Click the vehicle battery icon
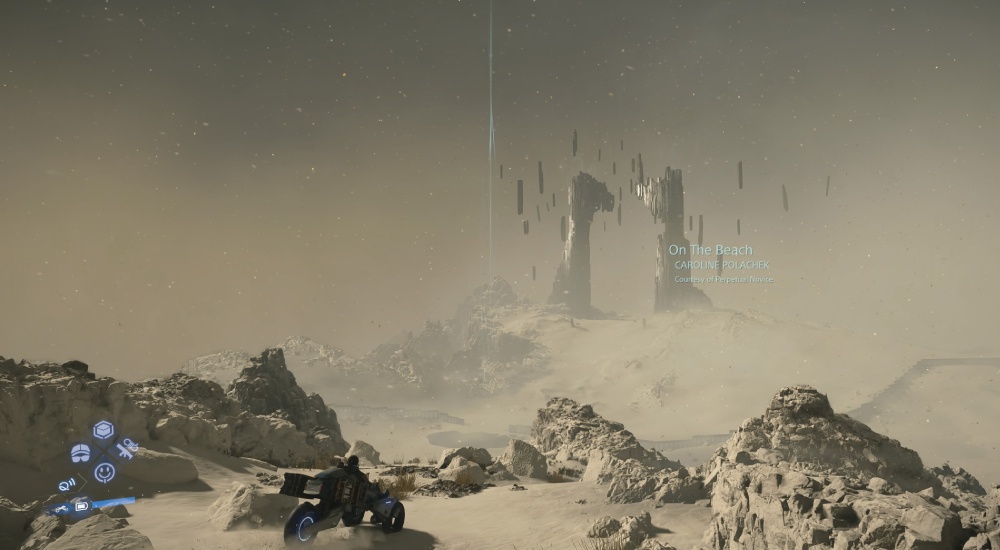Image resolution: width=1000 pixels, height=550 pixels. click(82, 506)
